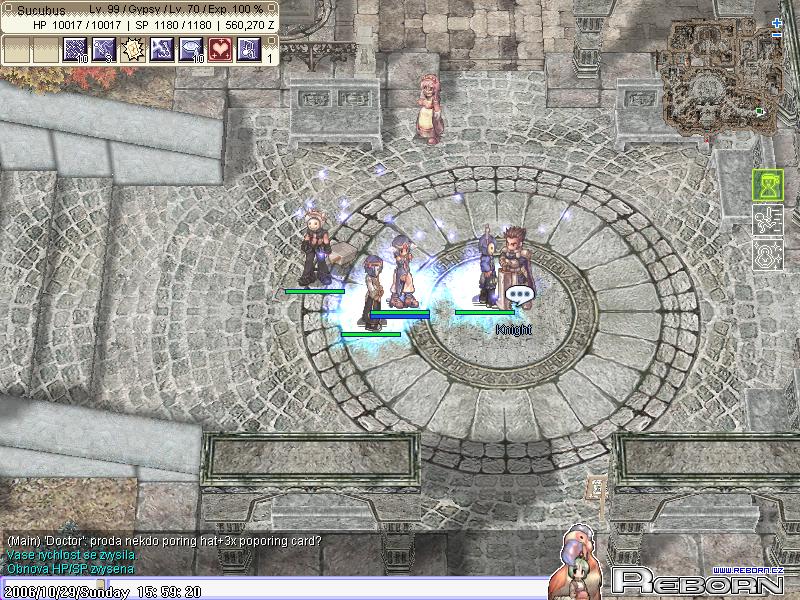800x600 pixels.
Task: Use the starburst card item slot
Action: click(x=133, y=50)
